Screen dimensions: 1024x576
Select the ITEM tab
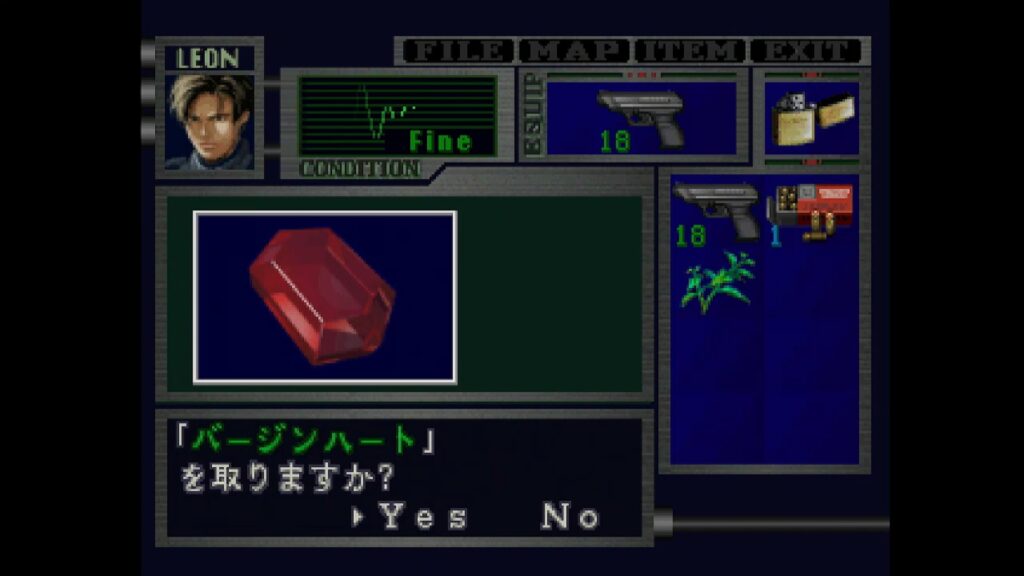[x=691, y=50]
